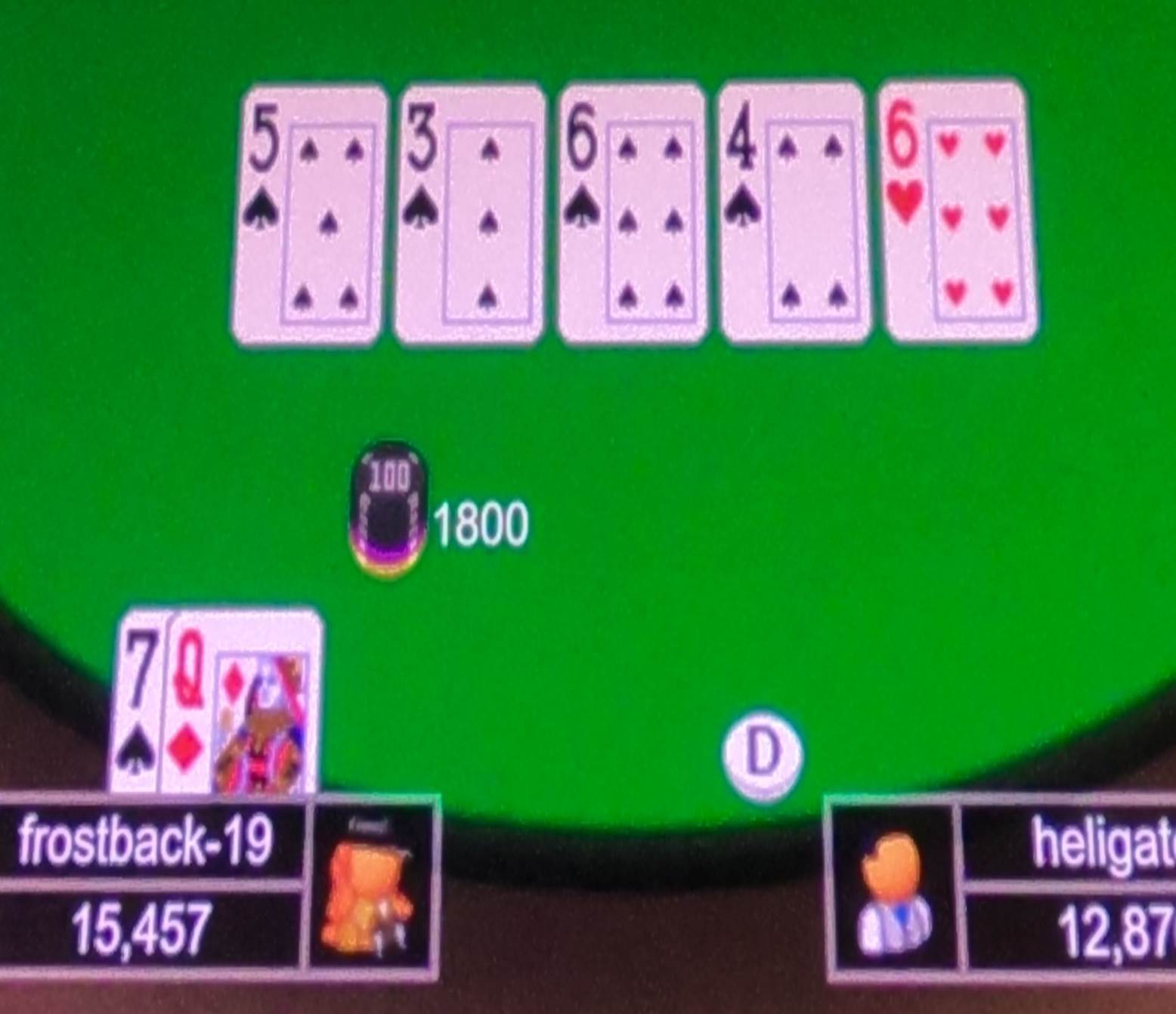Select the 3 of spades on the board
This screenshot has width=1176, height=1014.
[469, 215]
